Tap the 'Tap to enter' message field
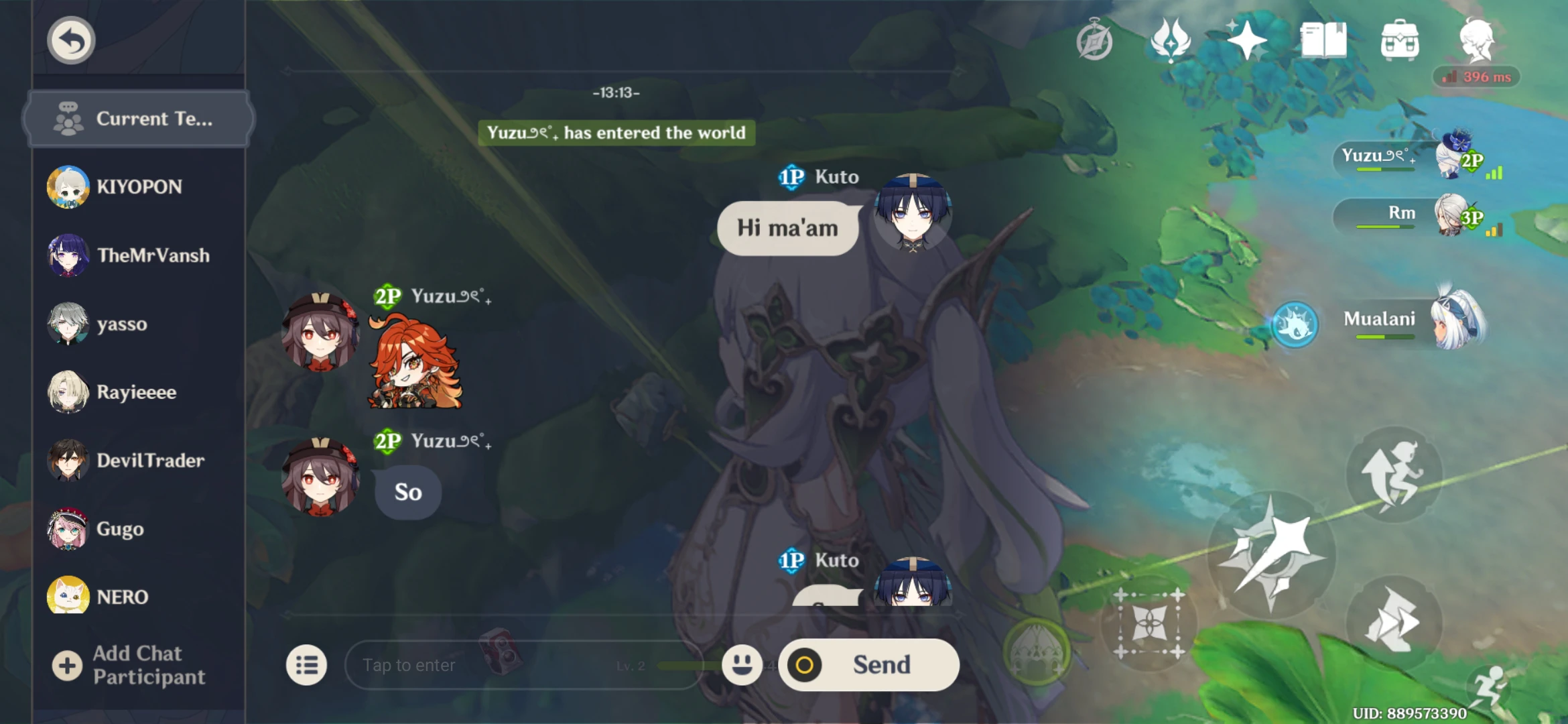The height and width of the screenshot is (724, 1568). click(x=469, y=664)
